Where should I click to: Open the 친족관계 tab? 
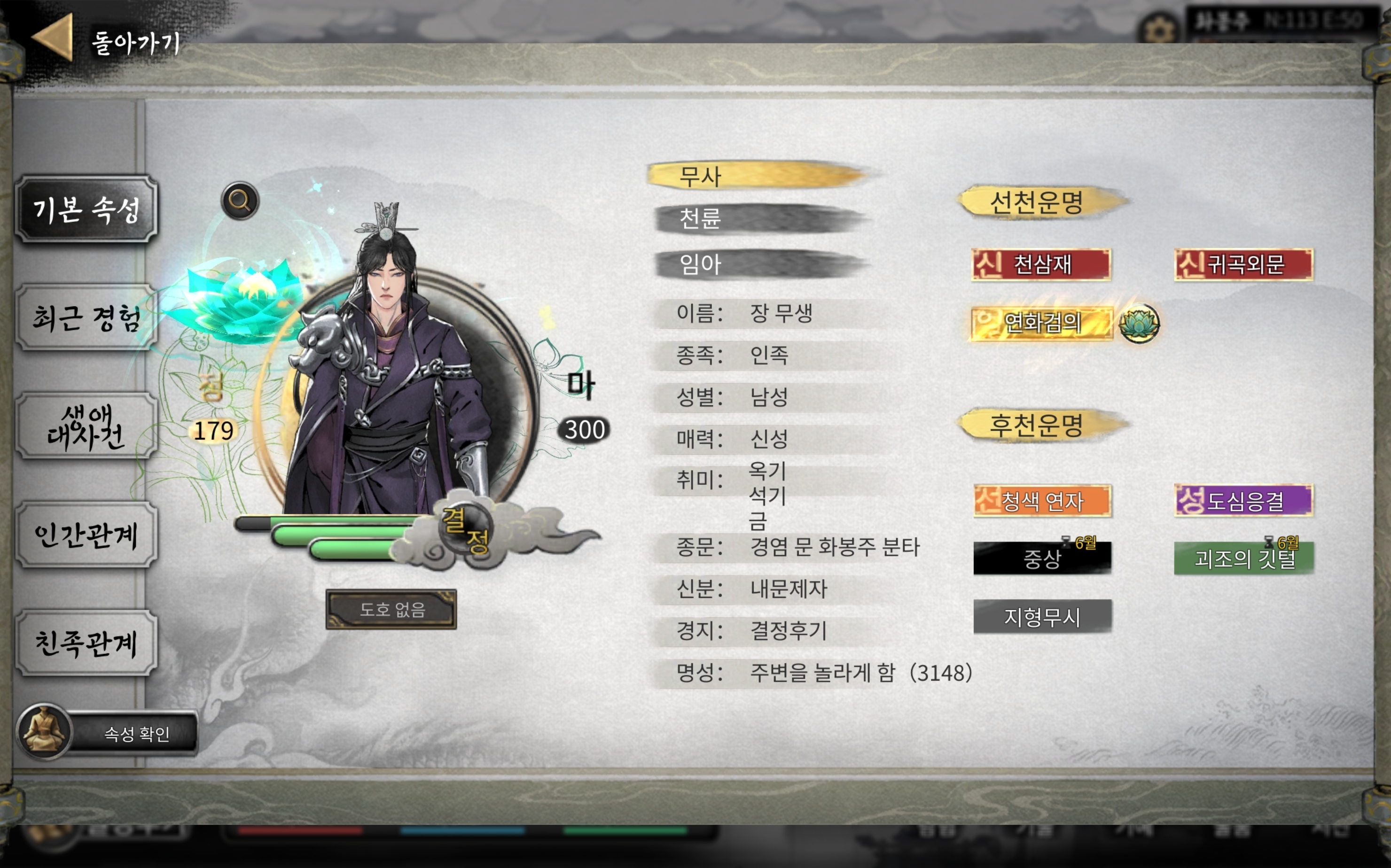86,643
